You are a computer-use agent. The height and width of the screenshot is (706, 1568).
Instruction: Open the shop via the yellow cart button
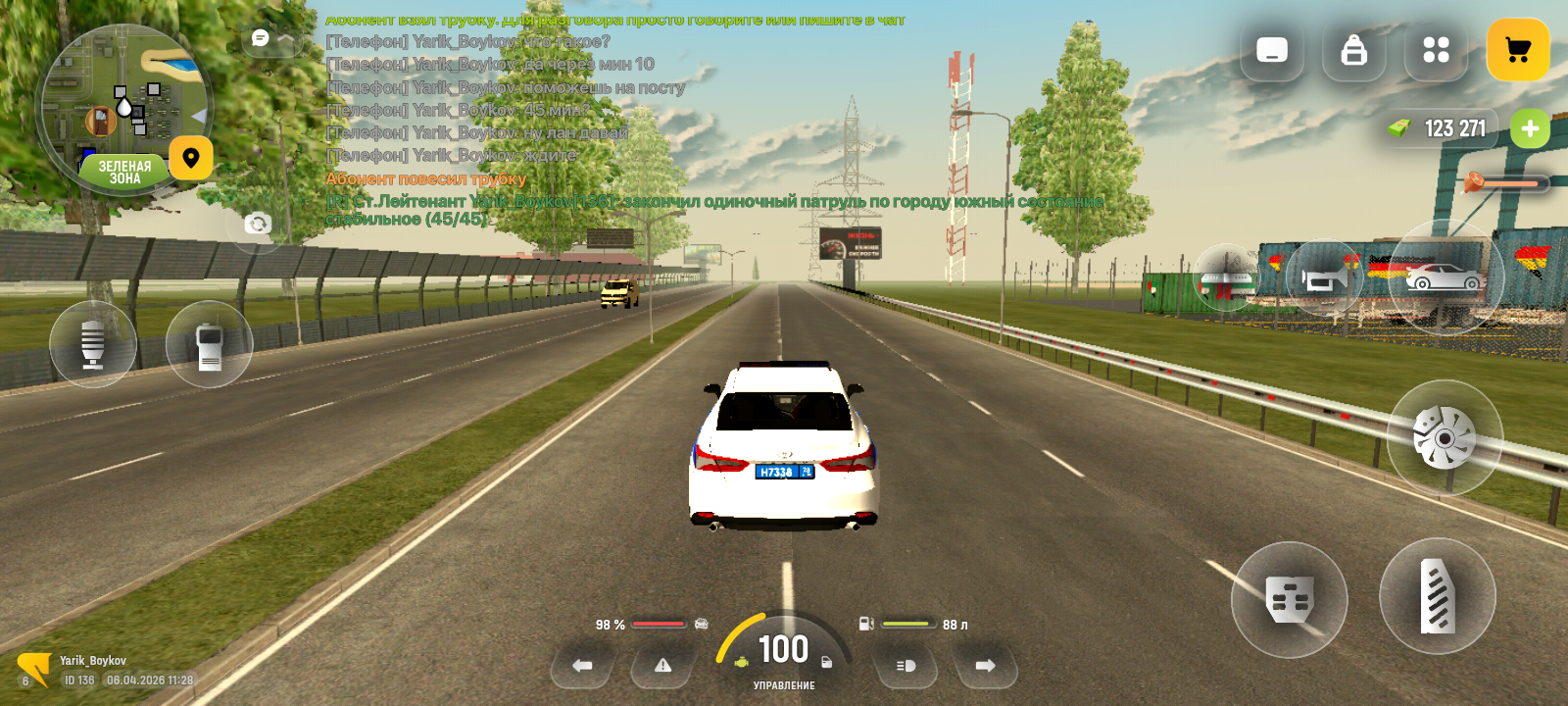click(x=1517, y=50)
